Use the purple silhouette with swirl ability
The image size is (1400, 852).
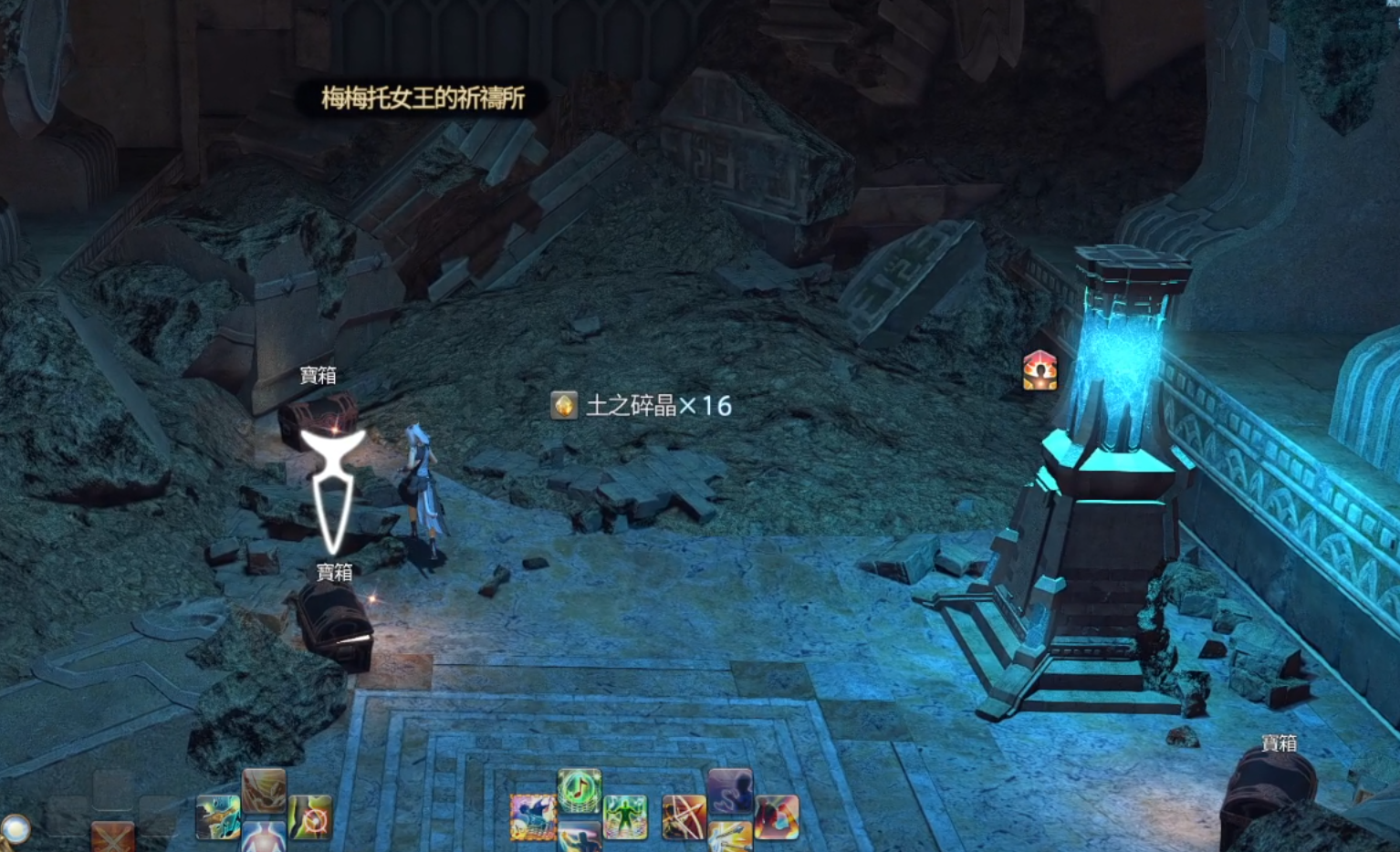click(730, 789)
